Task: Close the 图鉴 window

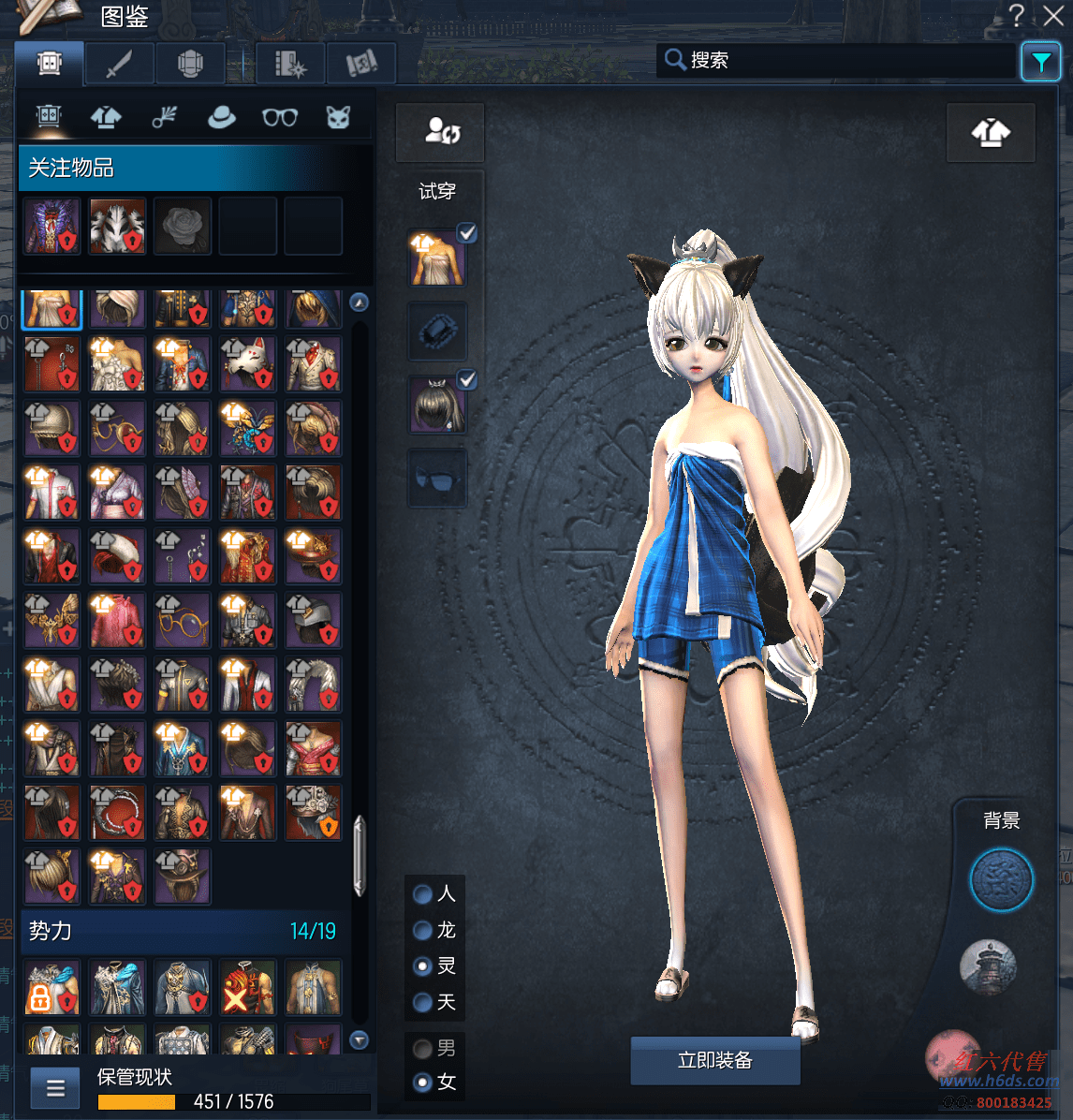Action: click(1053, 16)
